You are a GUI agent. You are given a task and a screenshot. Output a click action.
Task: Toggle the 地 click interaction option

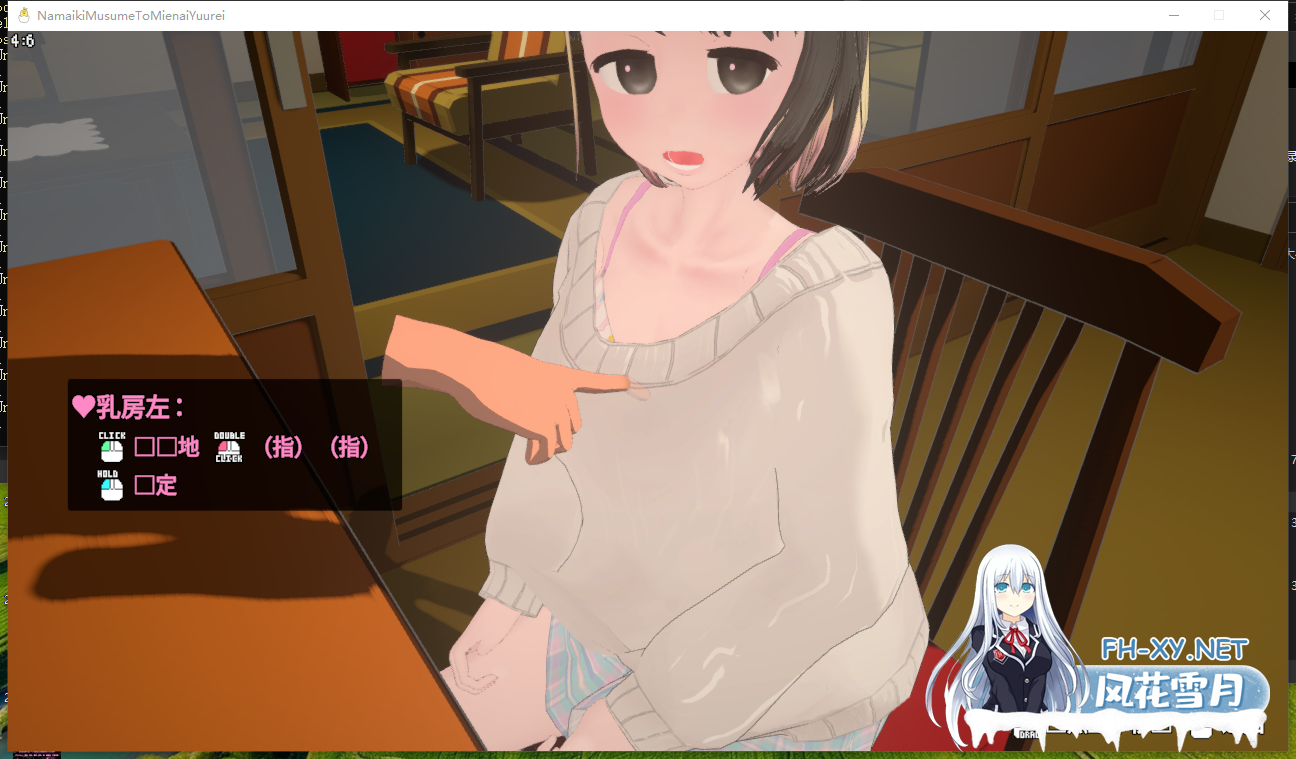166,448
